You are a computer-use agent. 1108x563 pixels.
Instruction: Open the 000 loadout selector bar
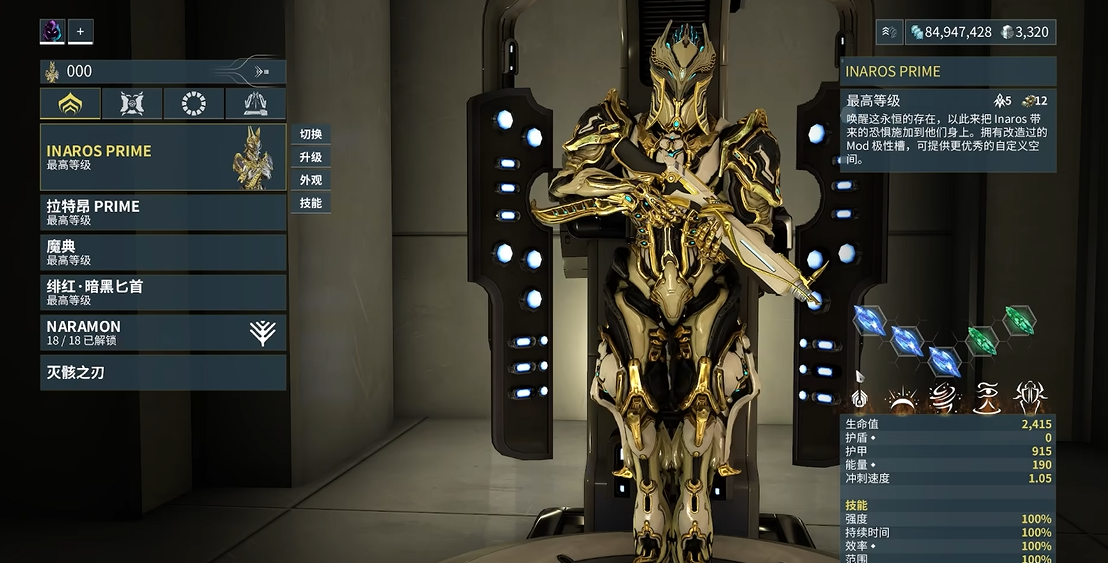pos(162,71)
